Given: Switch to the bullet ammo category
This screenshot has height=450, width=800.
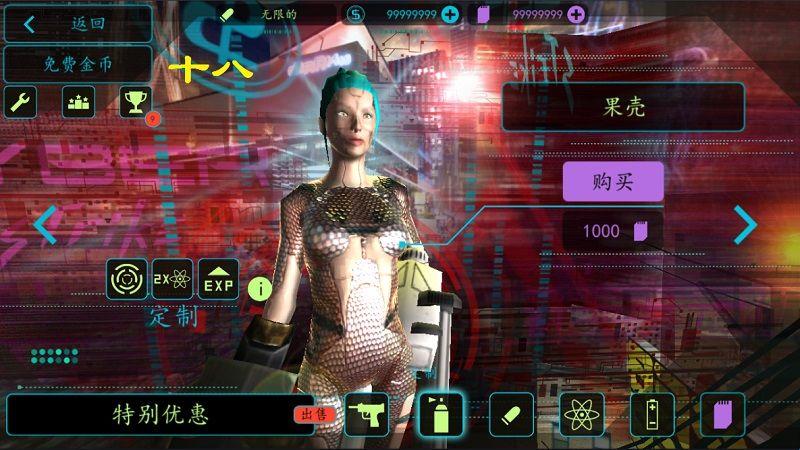Looking at the screenshot, I should [x=510, y=414].
